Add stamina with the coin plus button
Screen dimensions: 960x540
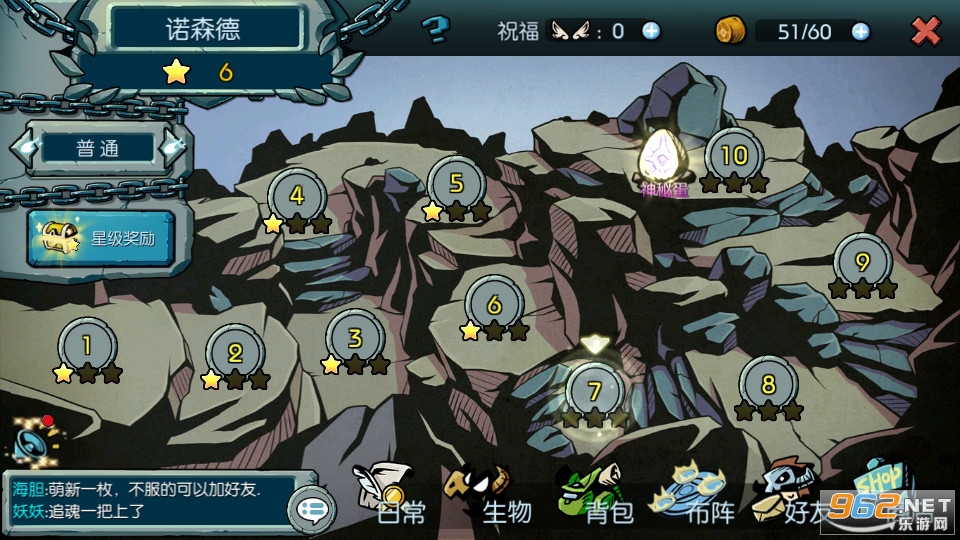(x=860, y=31)
